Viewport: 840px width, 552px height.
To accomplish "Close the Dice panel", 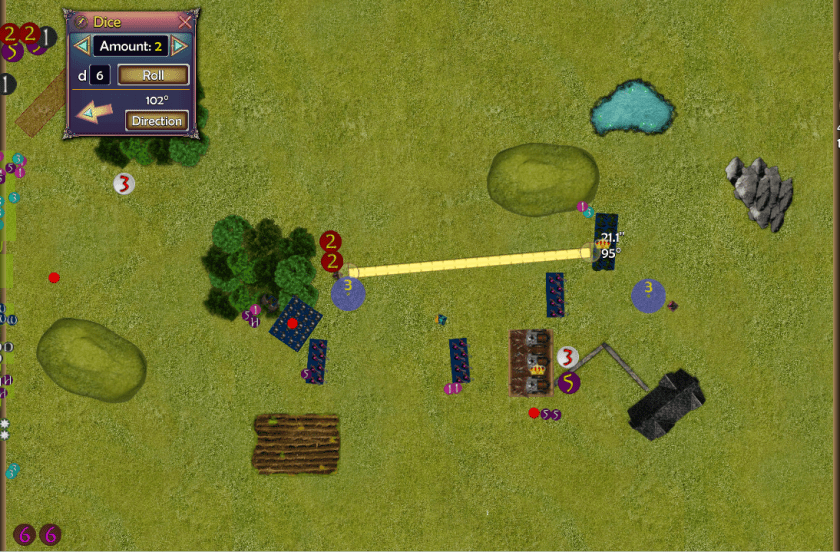I will (x=184, y=21).
